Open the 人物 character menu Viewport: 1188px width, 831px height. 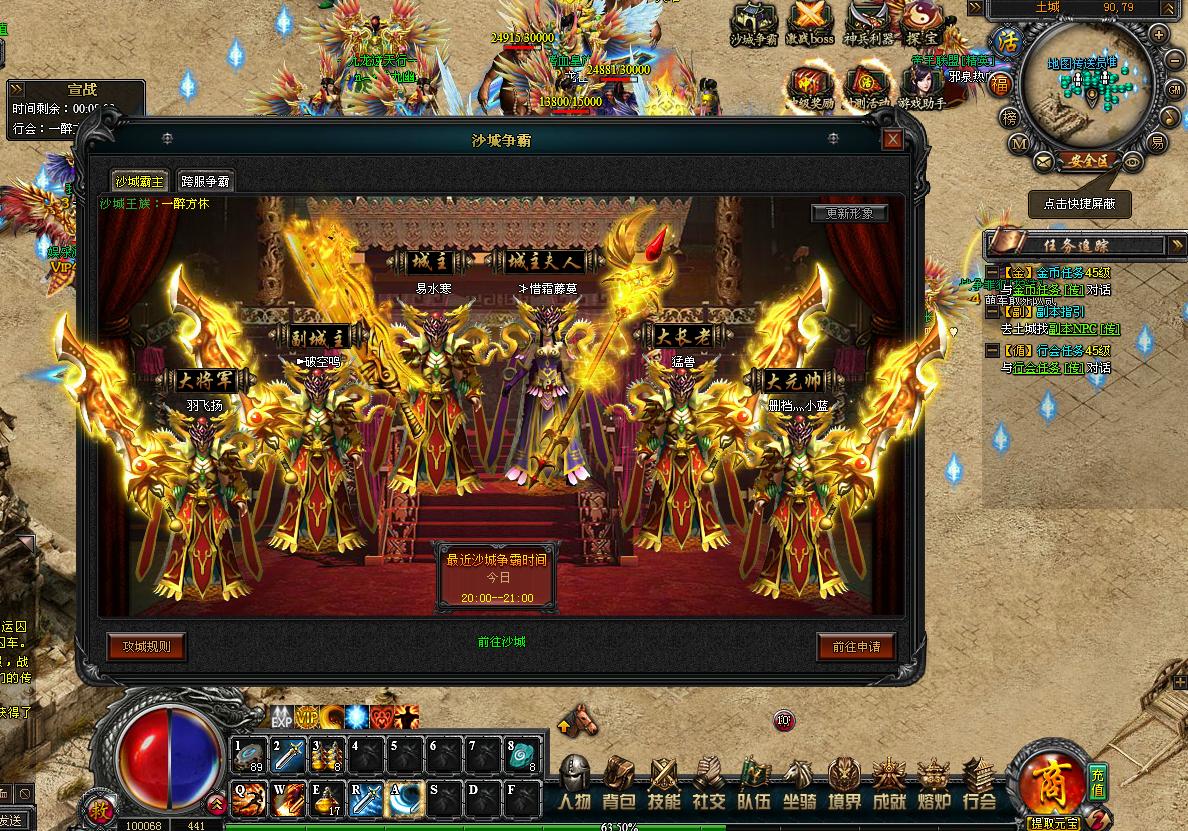tap(575, 784)
